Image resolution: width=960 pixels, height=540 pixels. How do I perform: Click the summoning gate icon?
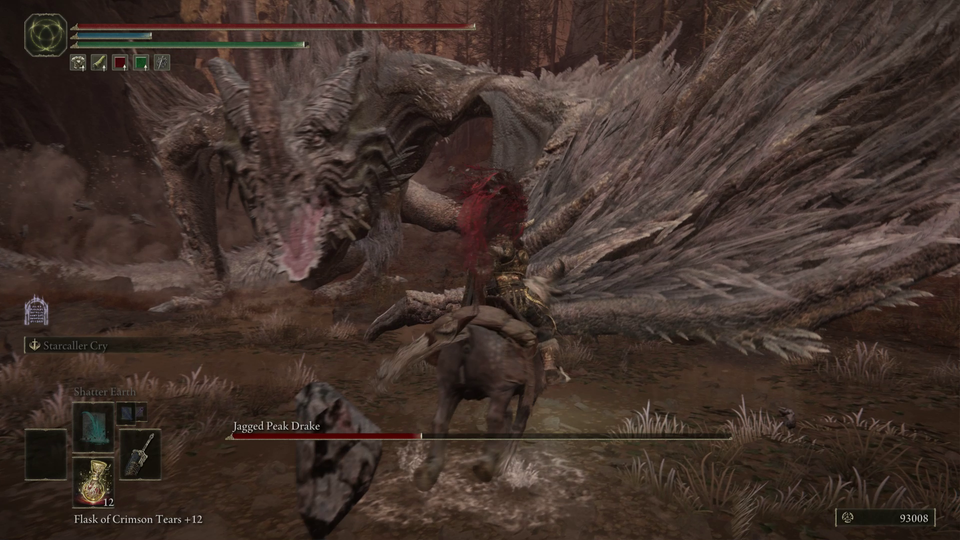(37, 312)
